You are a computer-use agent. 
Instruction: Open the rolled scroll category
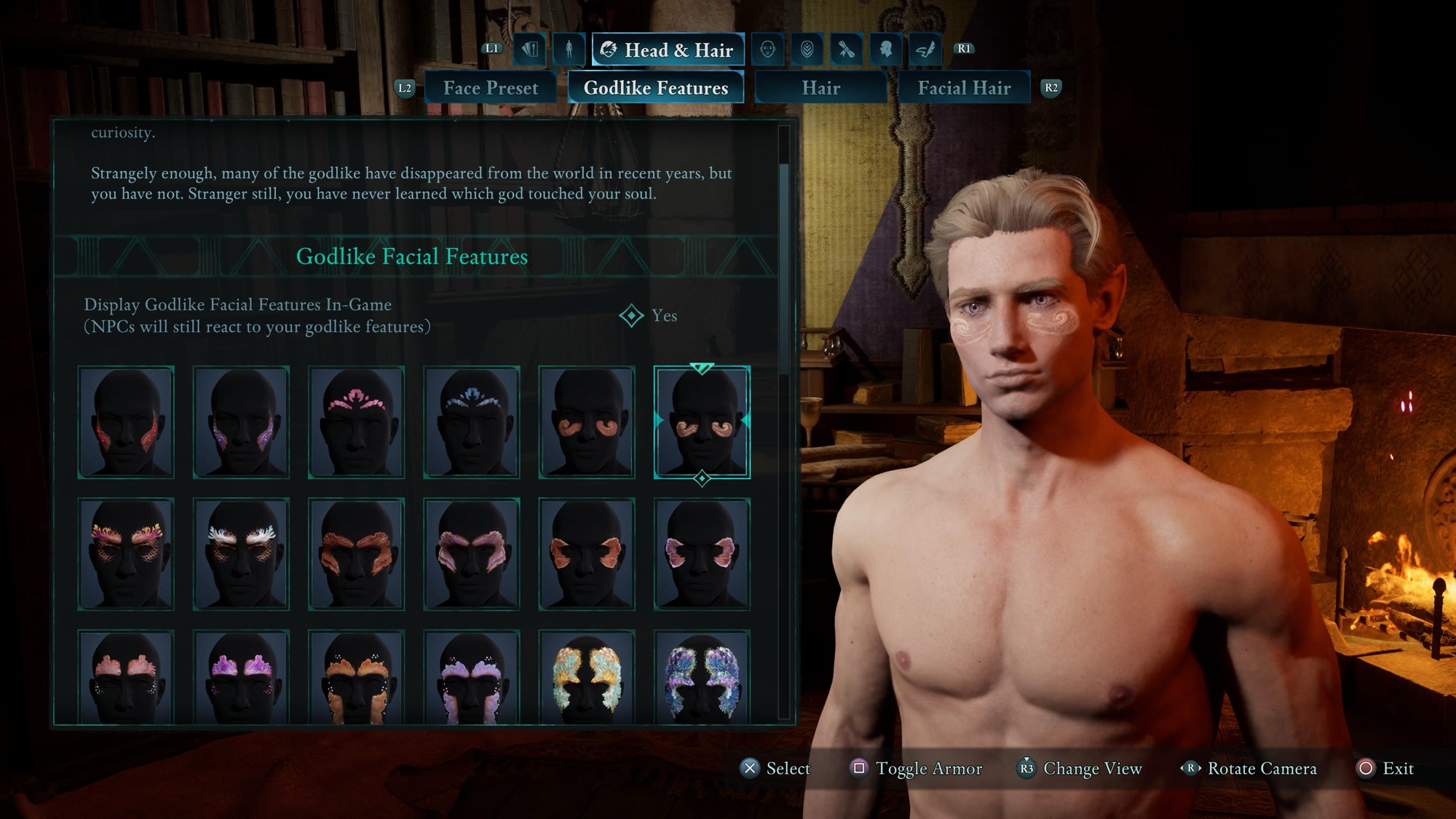pos(846,50)
